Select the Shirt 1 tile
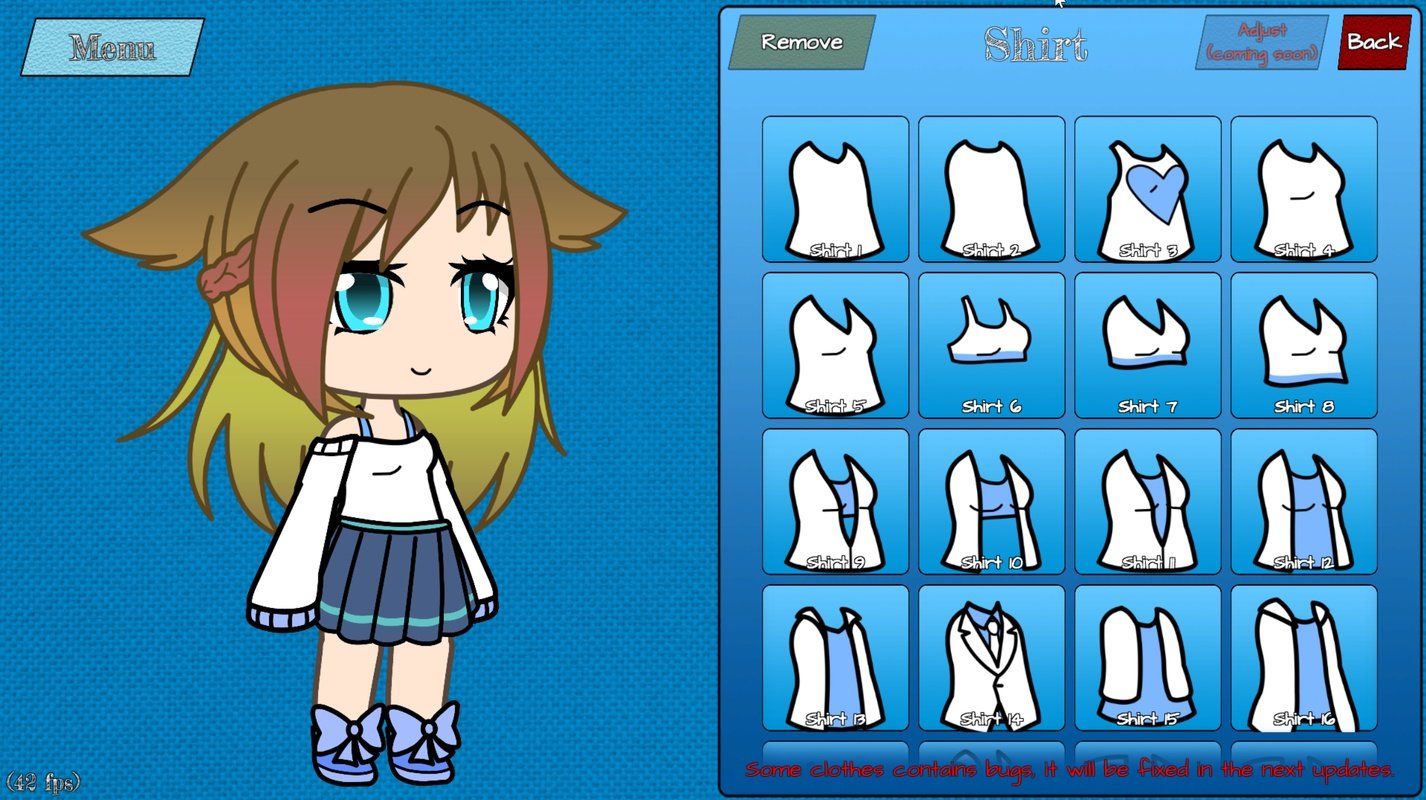Screen dimensions: 1426x800 835,189
